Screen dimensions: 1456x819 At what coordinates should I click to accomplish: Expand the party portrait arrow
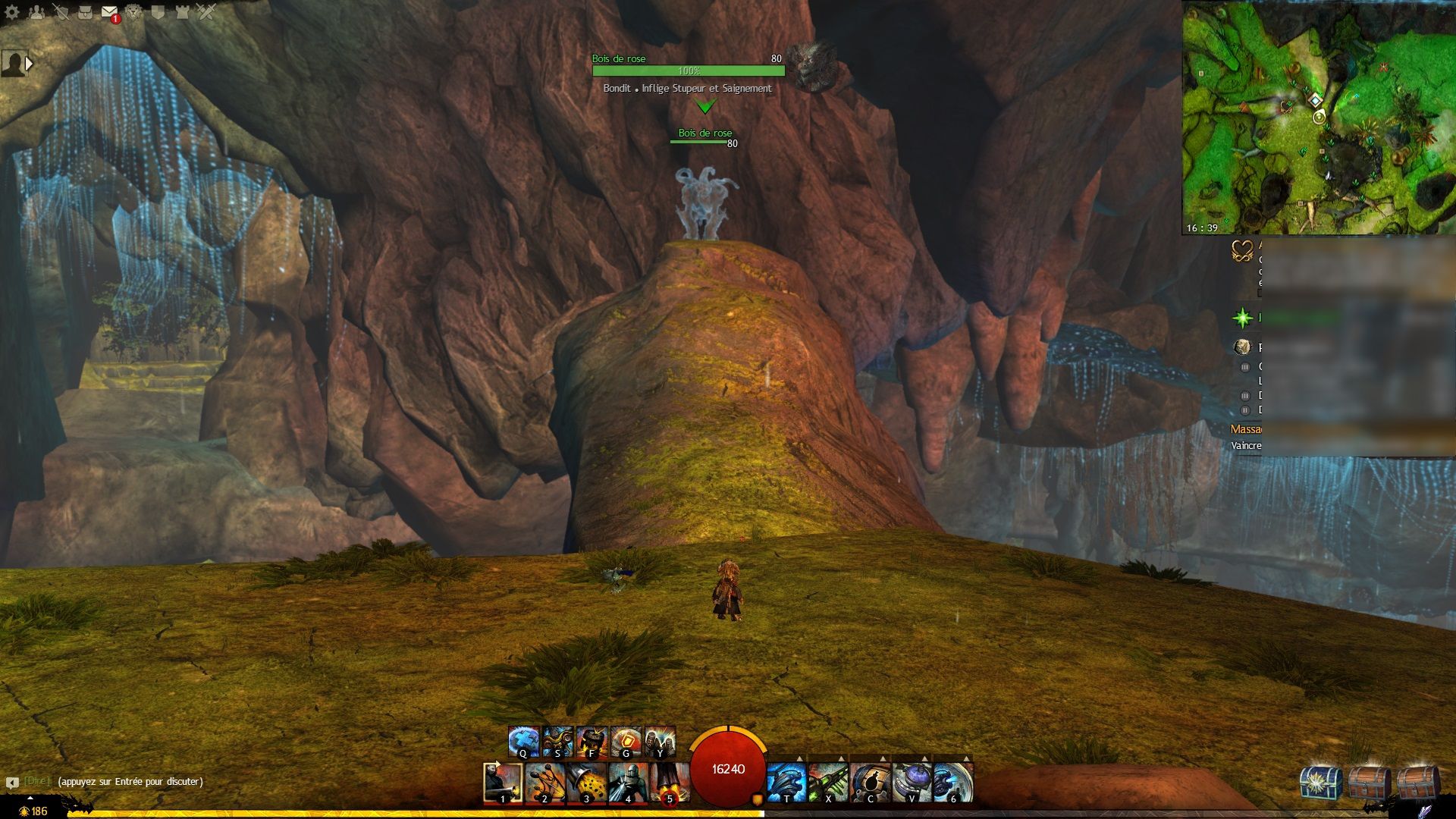click(x=30, y=64)
